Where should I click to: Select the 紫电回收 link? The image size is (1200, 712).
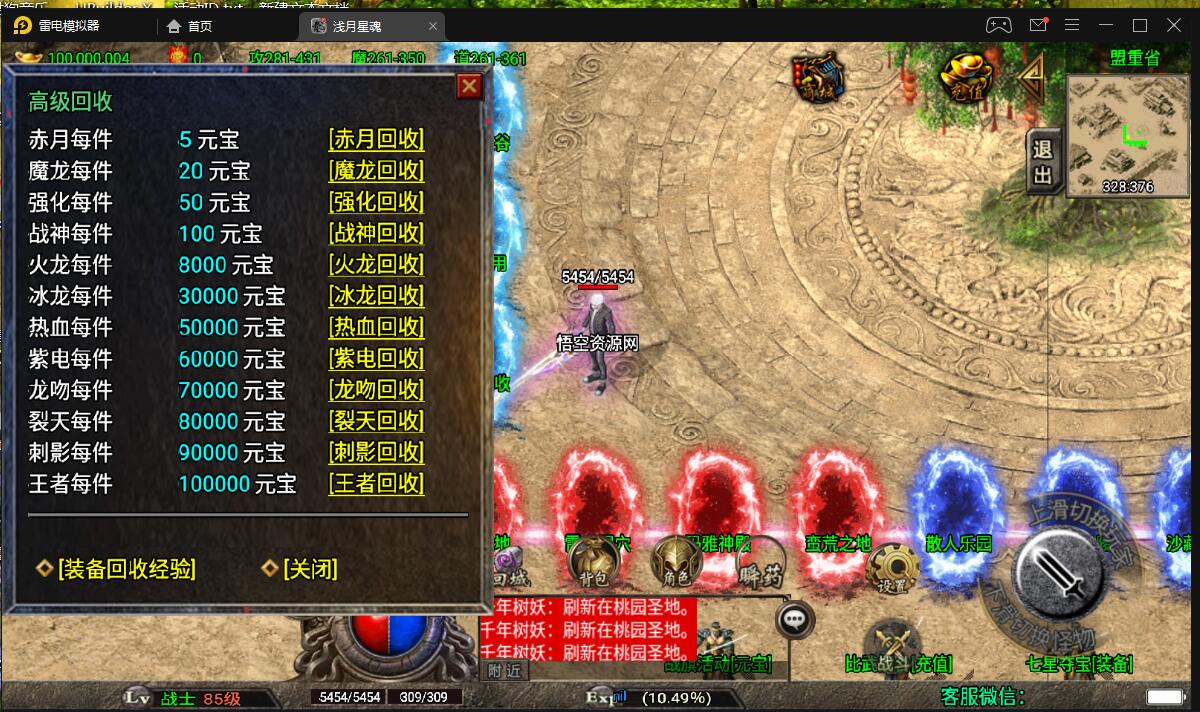point(376,358)
